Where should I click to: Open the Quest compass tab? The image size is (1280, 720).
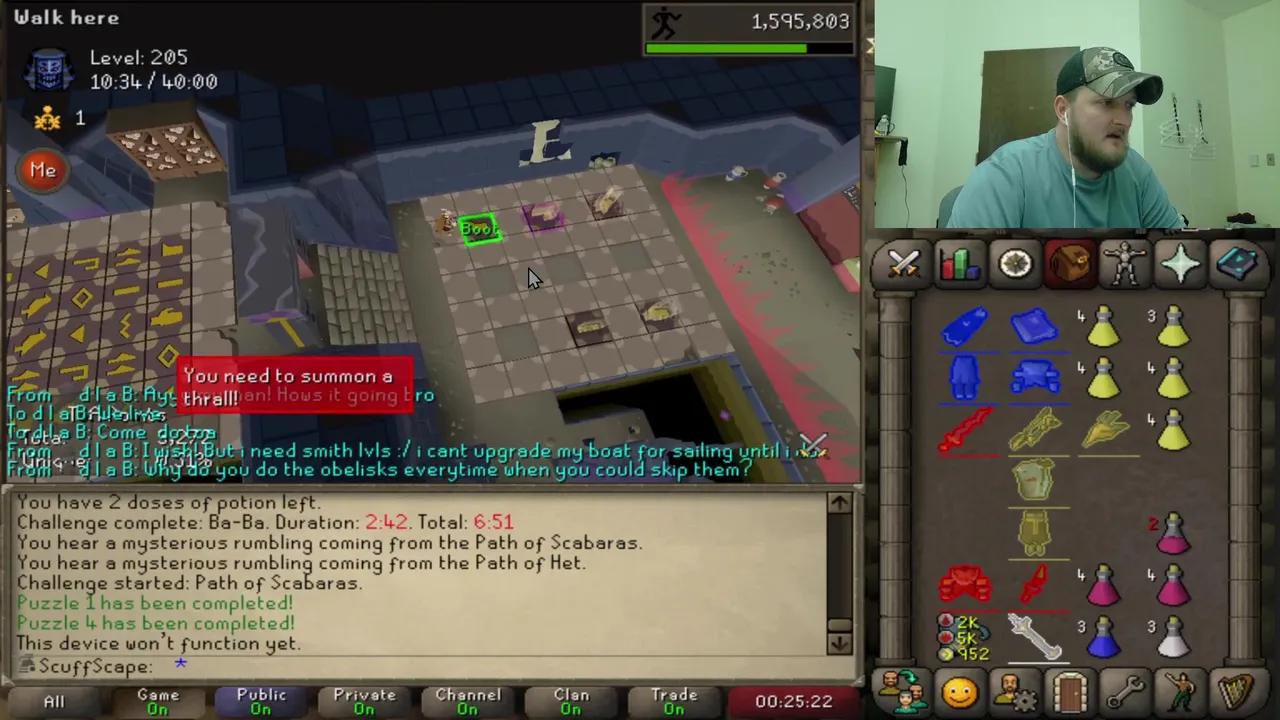(1014, 263)
